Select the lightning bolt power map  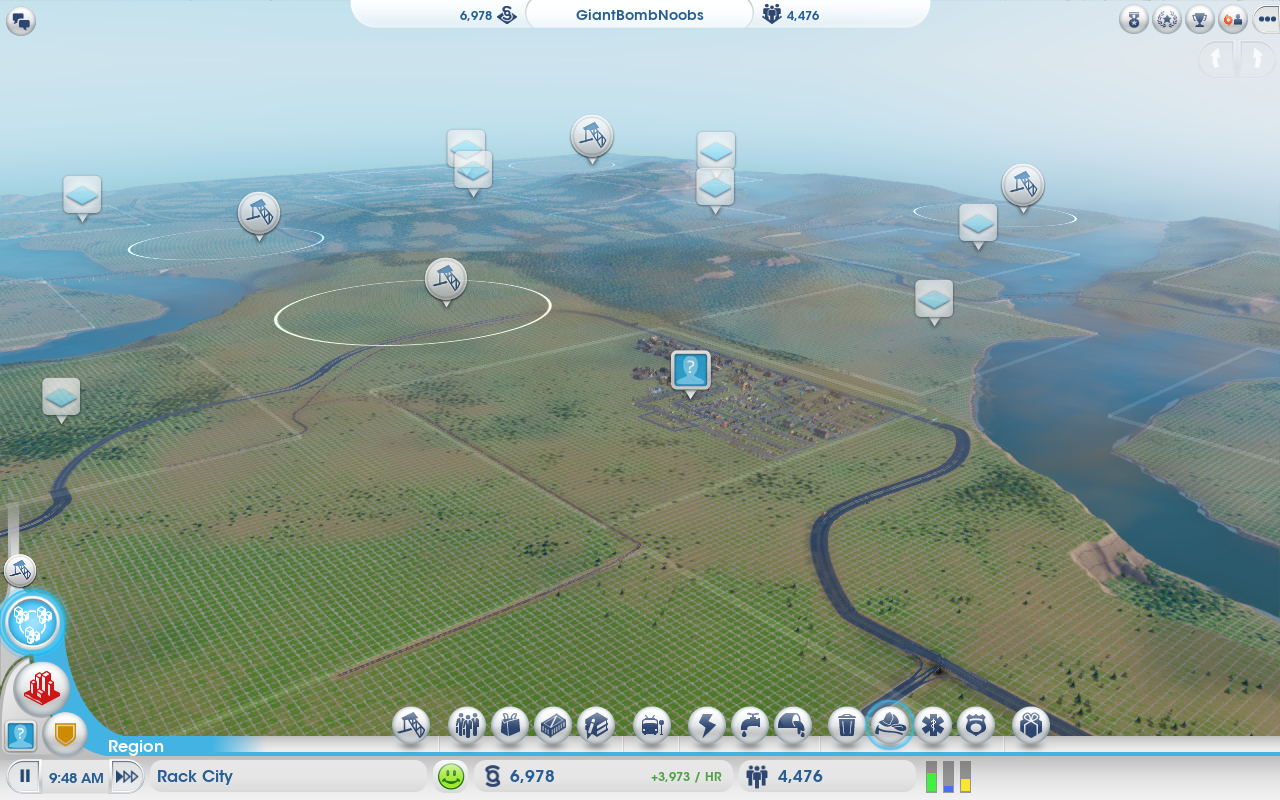707,725
